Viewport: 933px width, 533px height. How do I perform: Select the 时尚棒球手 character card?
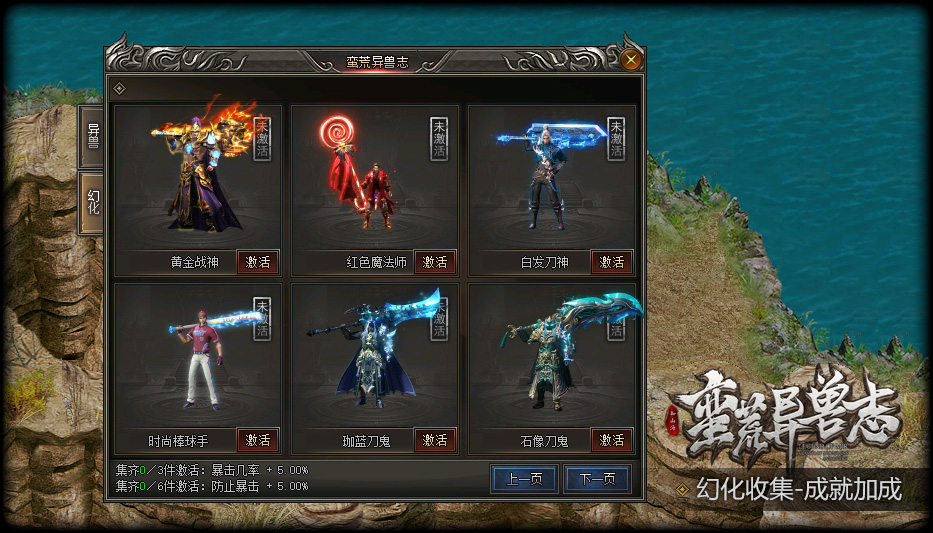click(198, 358)
